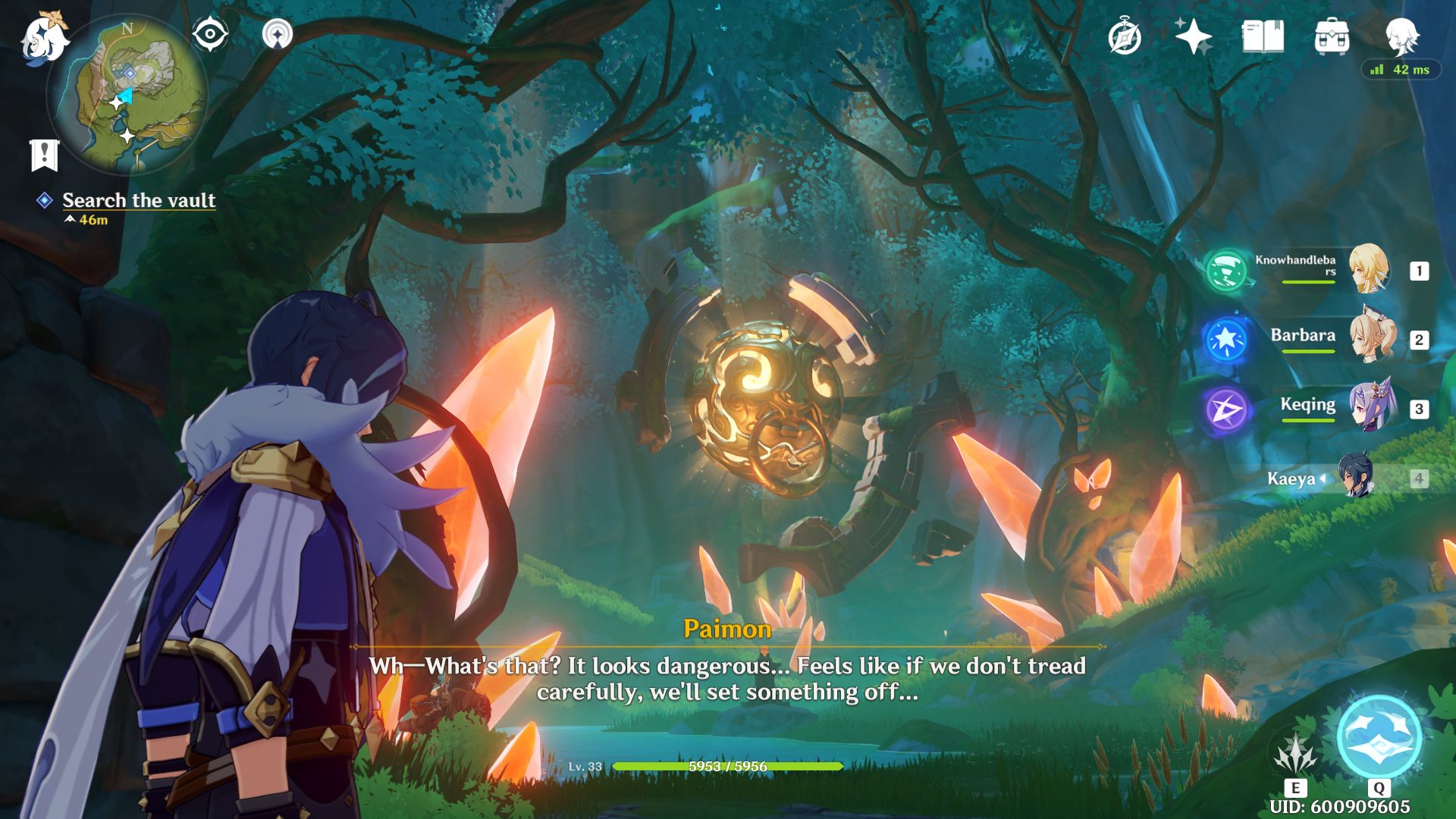Open the inventory backpack
1456x819 pixels.
(1332, 36)
